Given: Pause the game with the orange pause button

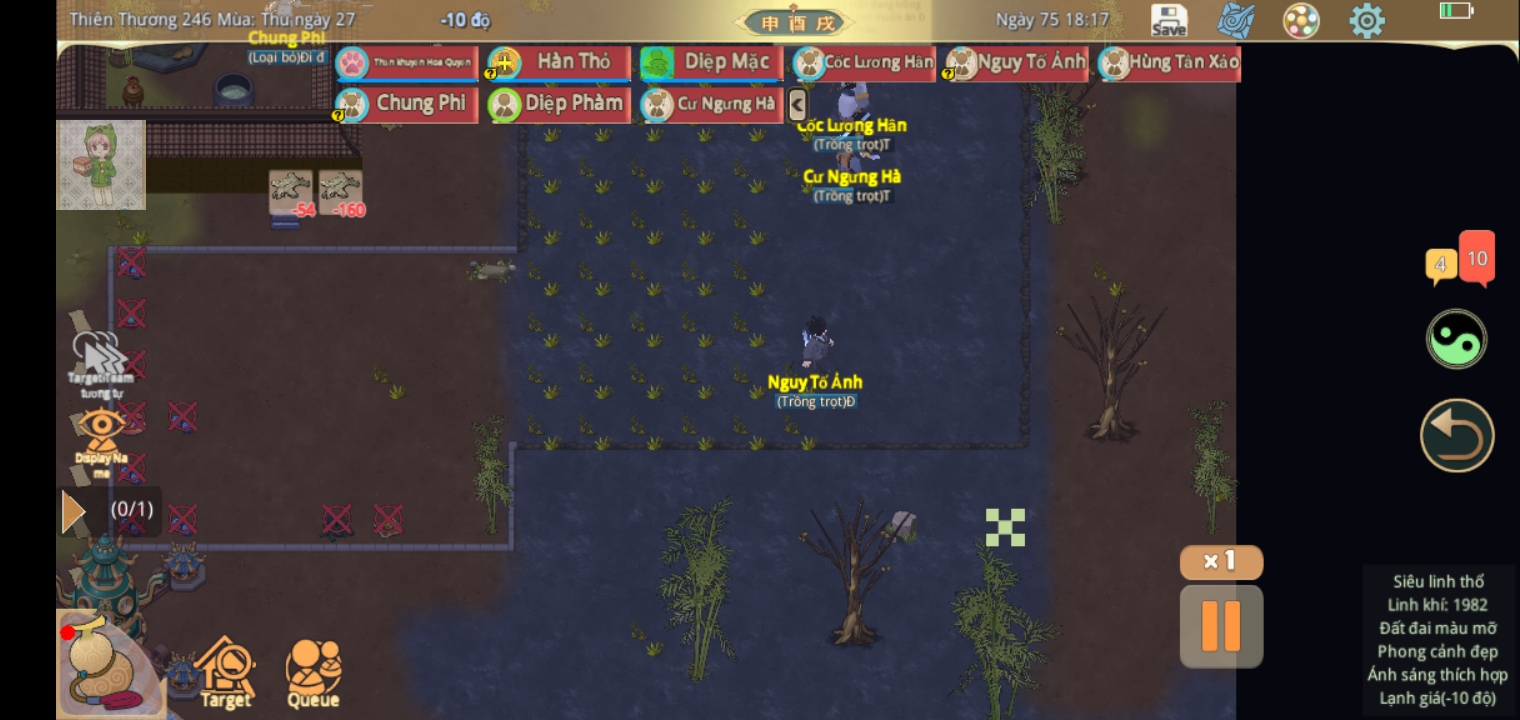Looking at the screenshot, I should tap(1221, 626).
